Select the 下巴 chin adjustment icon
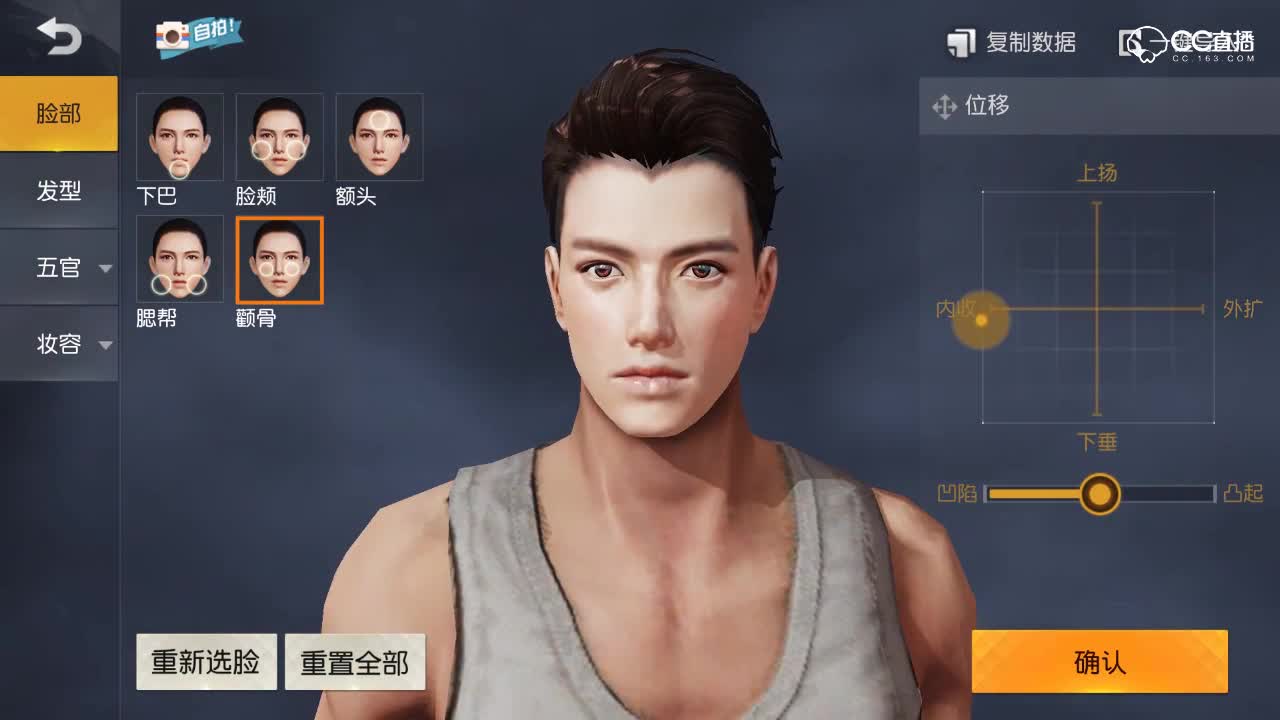Image resolution: width=1280 pixels, height=720 pixels. (179, 136)
